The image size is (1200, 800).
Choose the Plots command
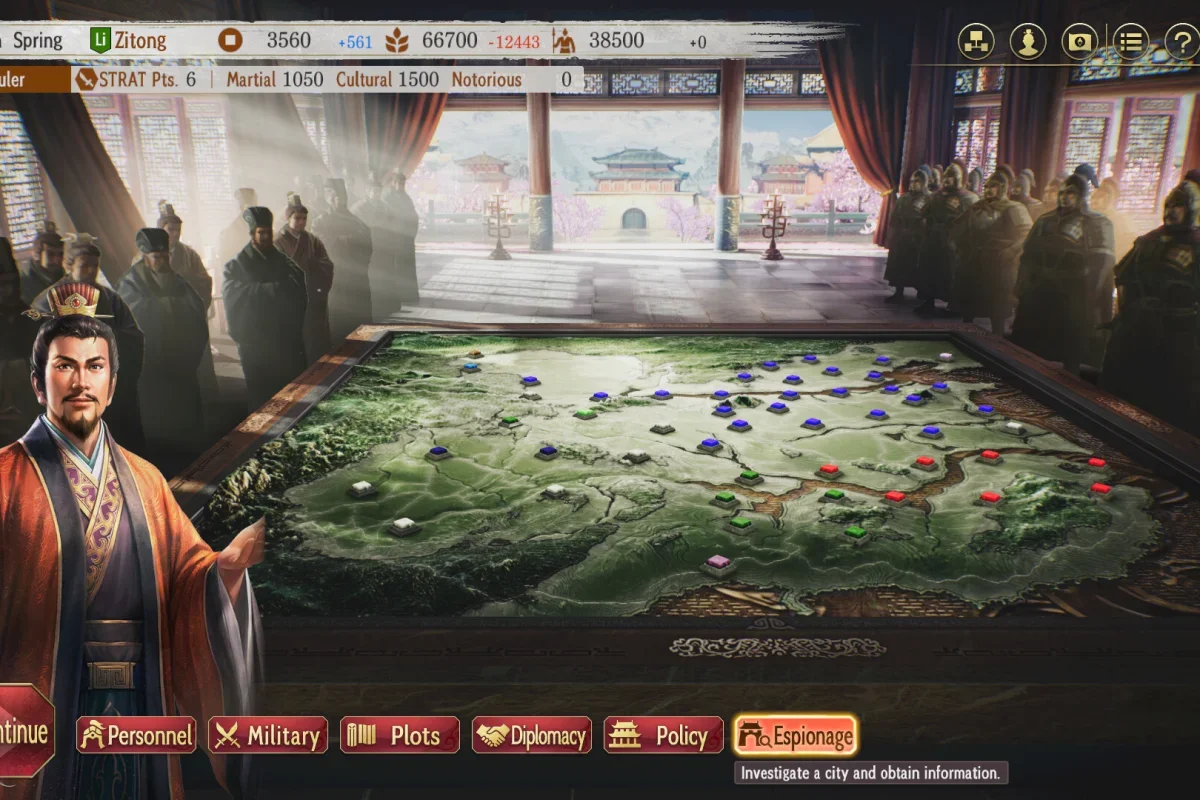(400, 736)
